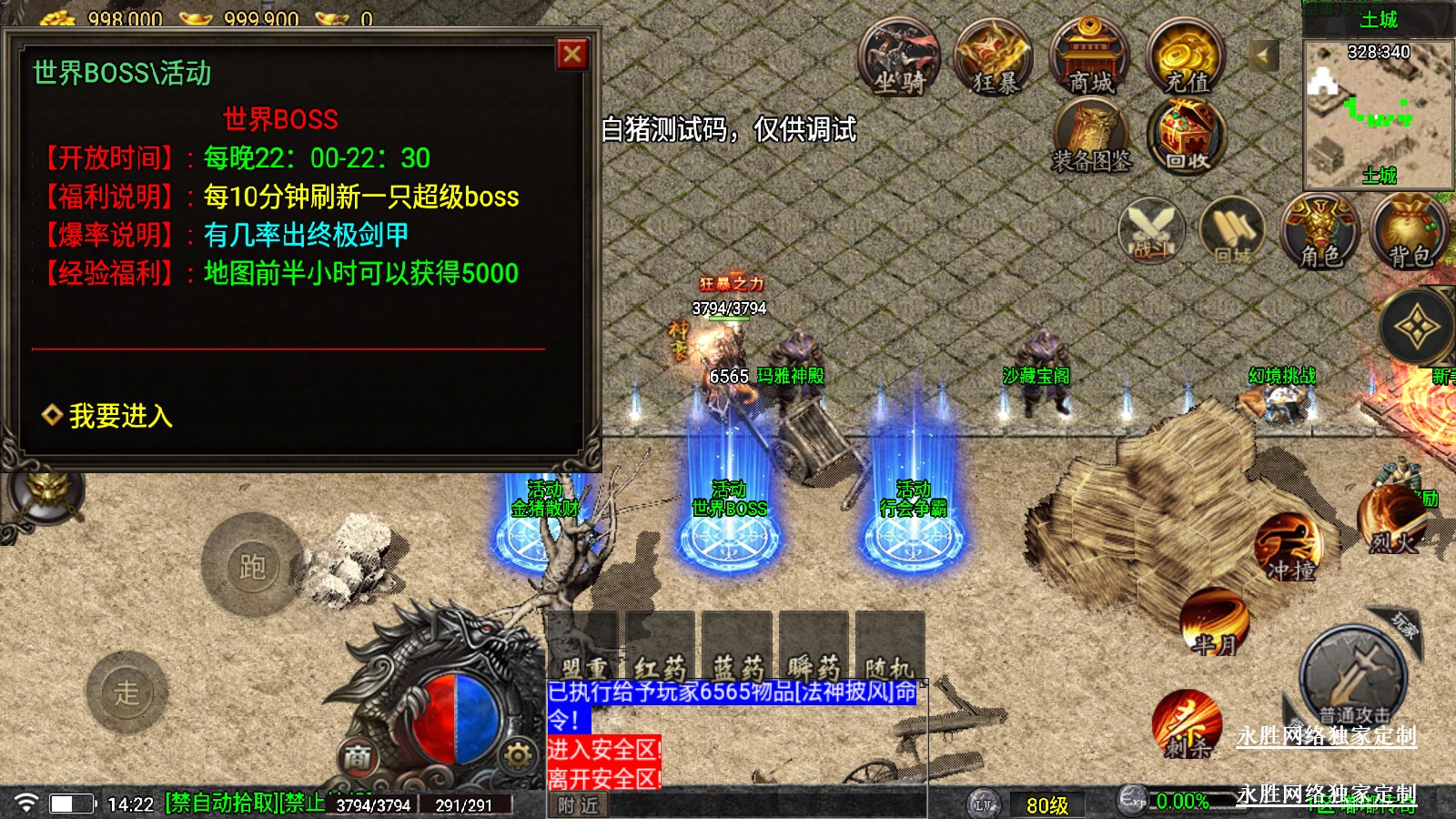Open the 背包 backpack

(1410, 232)
